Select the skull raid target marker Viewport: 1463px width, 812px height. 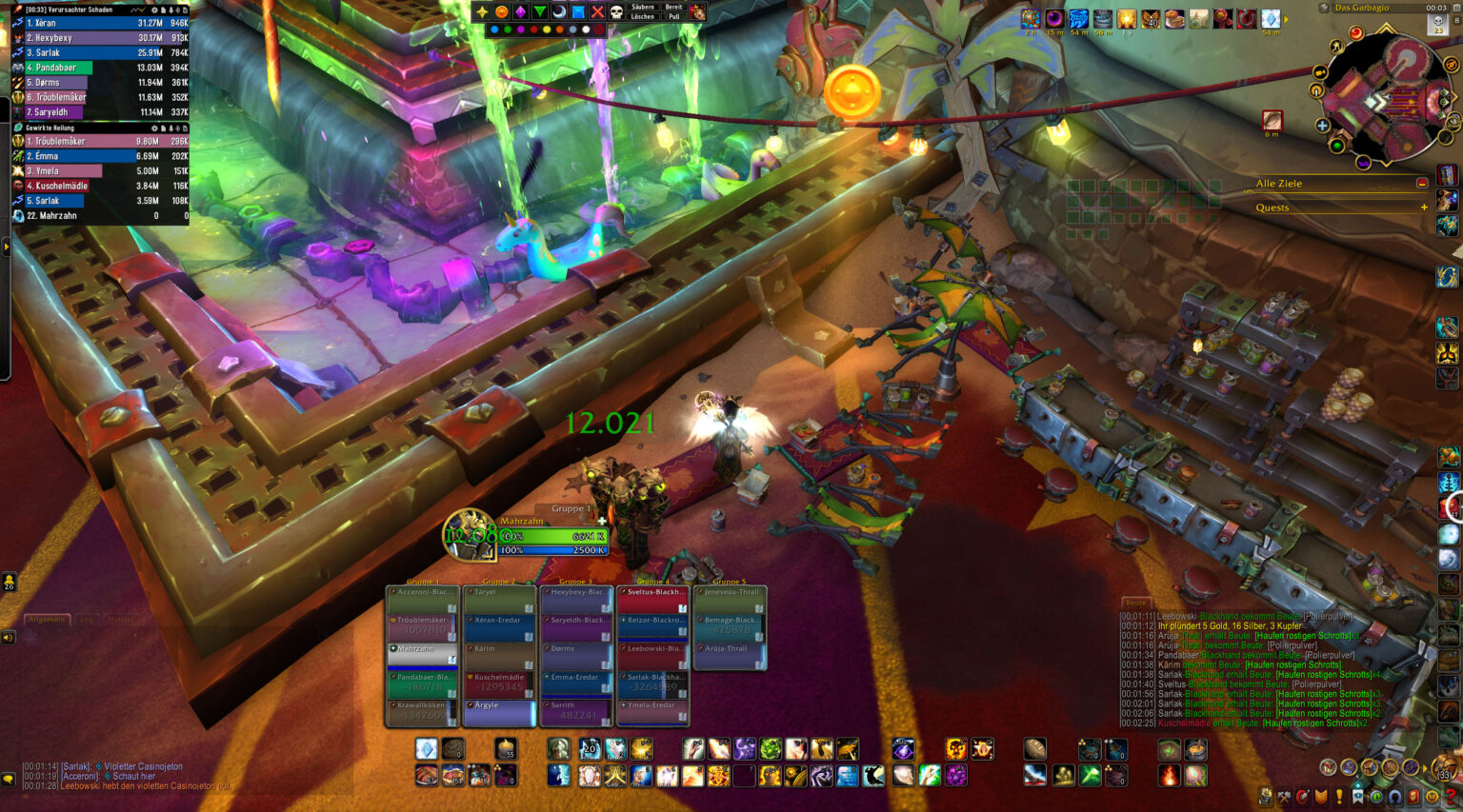pyautogui.click(x=616, y=12)
